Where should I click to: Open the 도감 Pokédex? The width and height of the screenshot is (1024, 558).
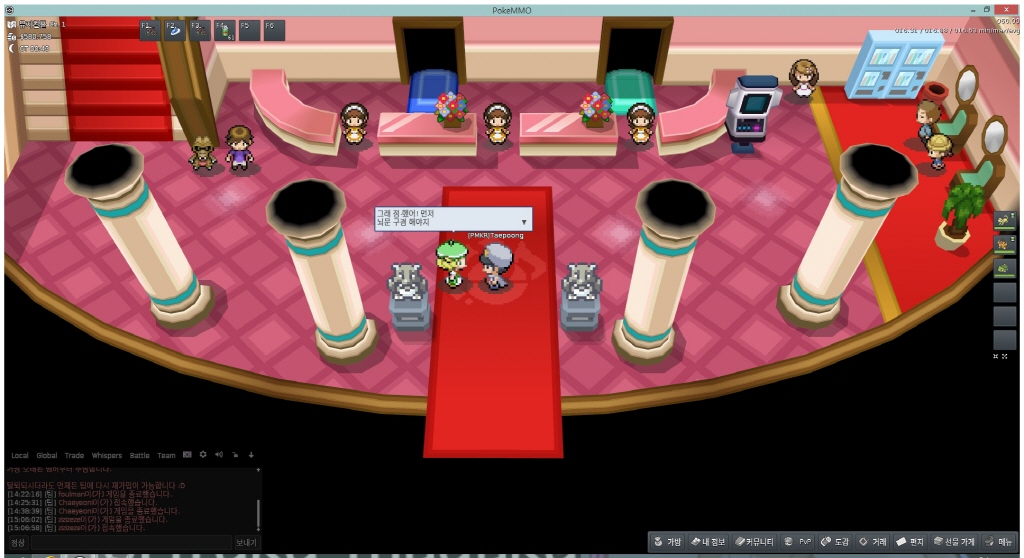tap(836, 541)
